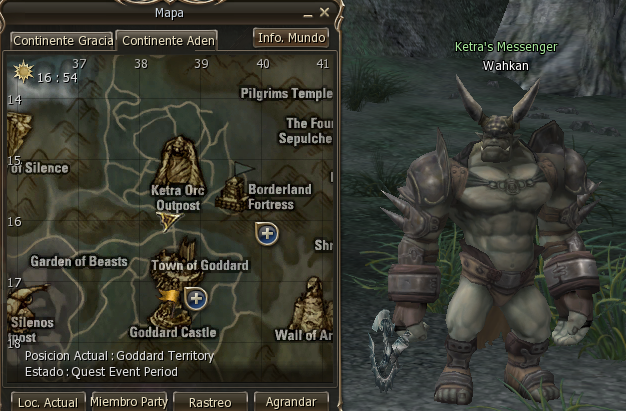Open the Info. Mundo panel

point(291,38)
